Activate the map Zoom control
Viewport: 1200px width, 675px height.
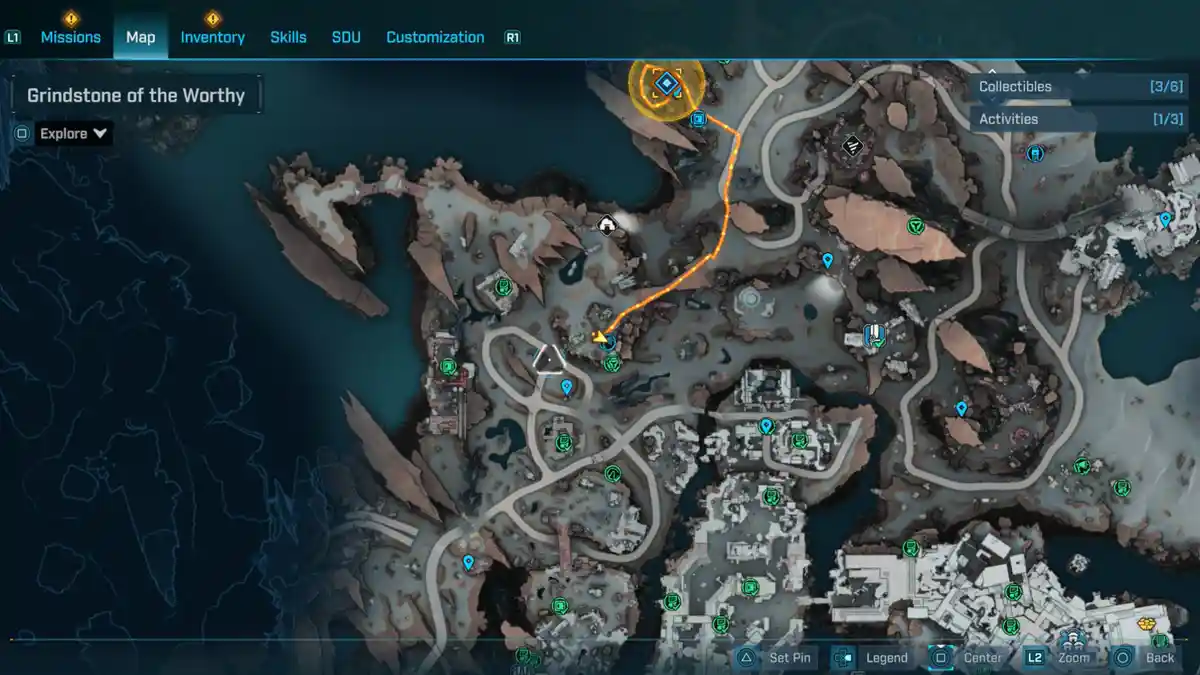pyautogui.click(x=1060, y=657)
